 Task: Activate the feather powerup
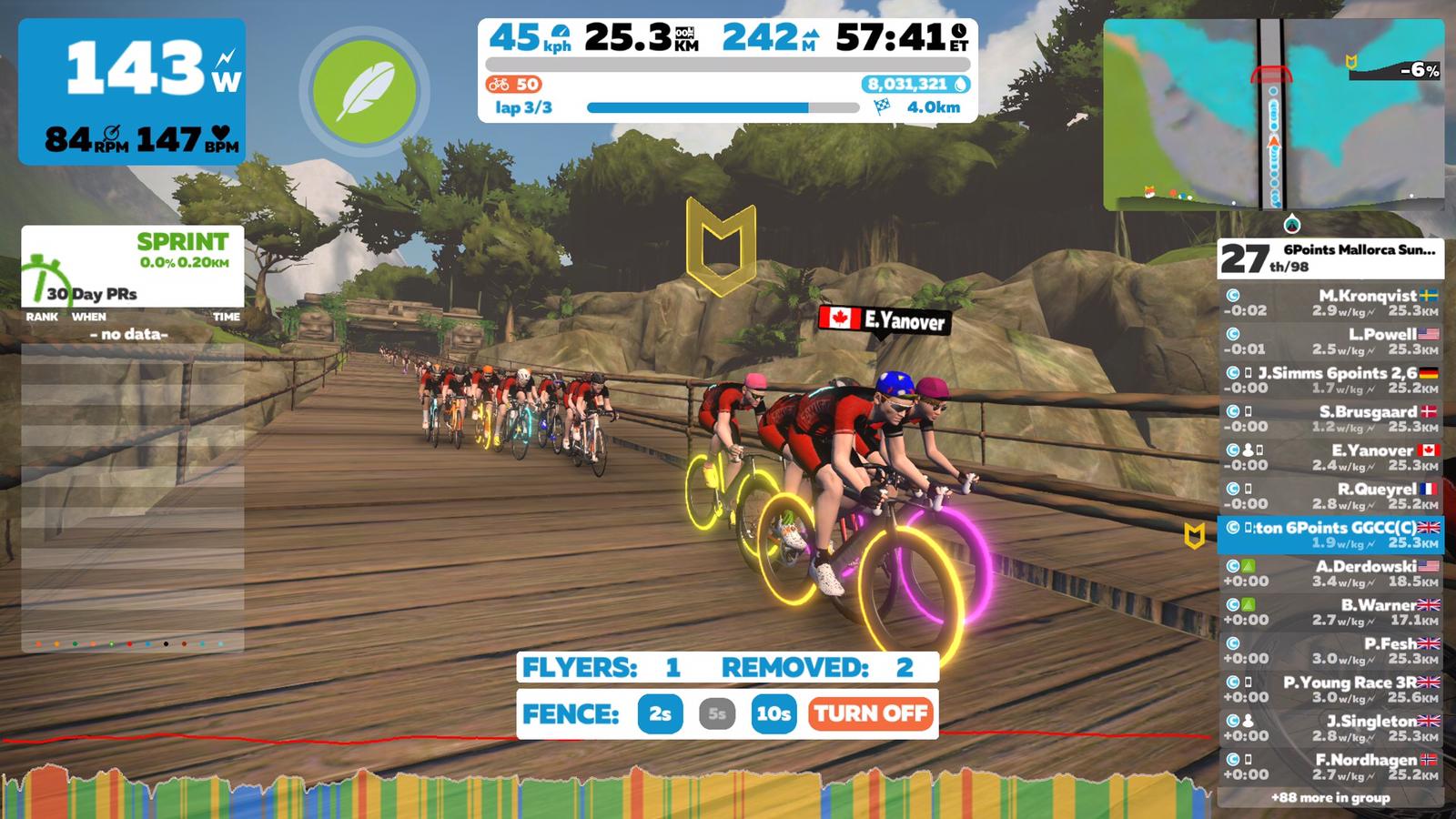point(364,91)
